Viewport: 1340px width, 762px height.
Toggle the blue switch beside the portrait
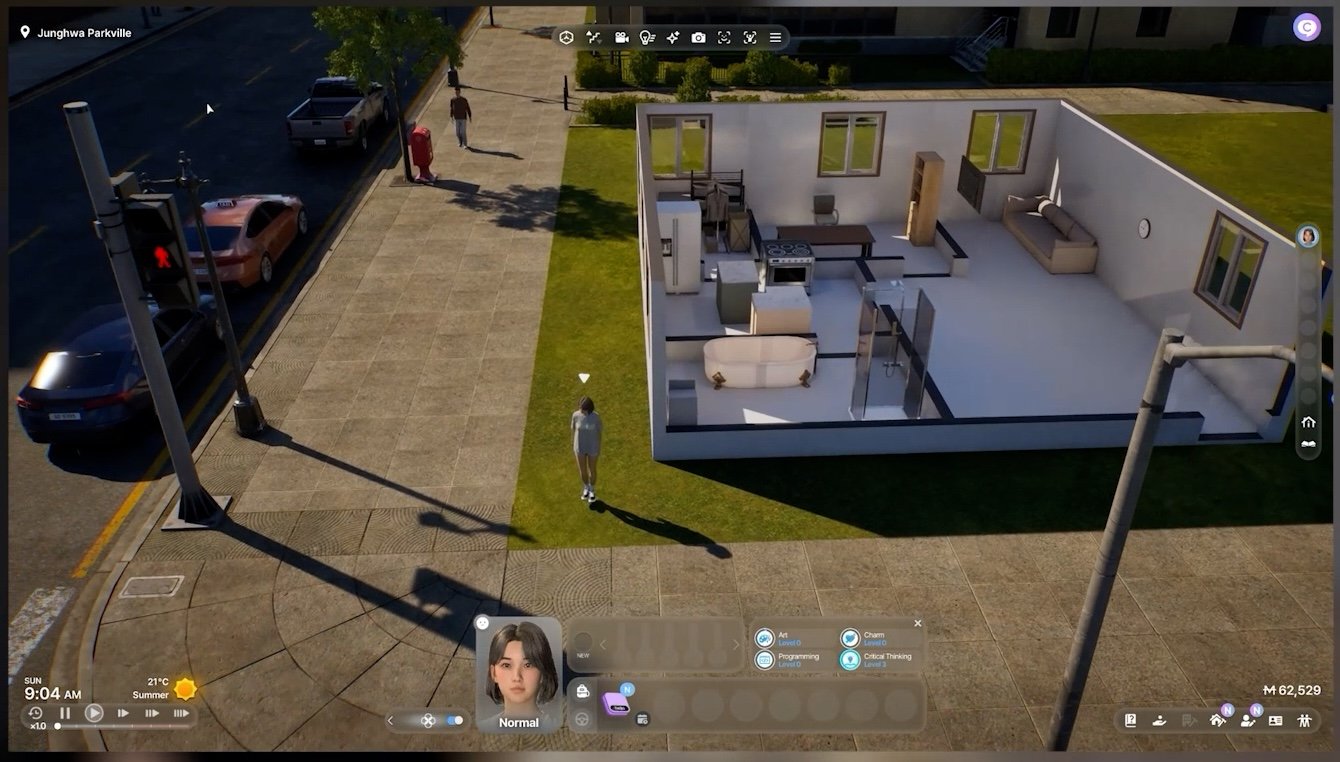pyautogui.click(x=455, y=720)
